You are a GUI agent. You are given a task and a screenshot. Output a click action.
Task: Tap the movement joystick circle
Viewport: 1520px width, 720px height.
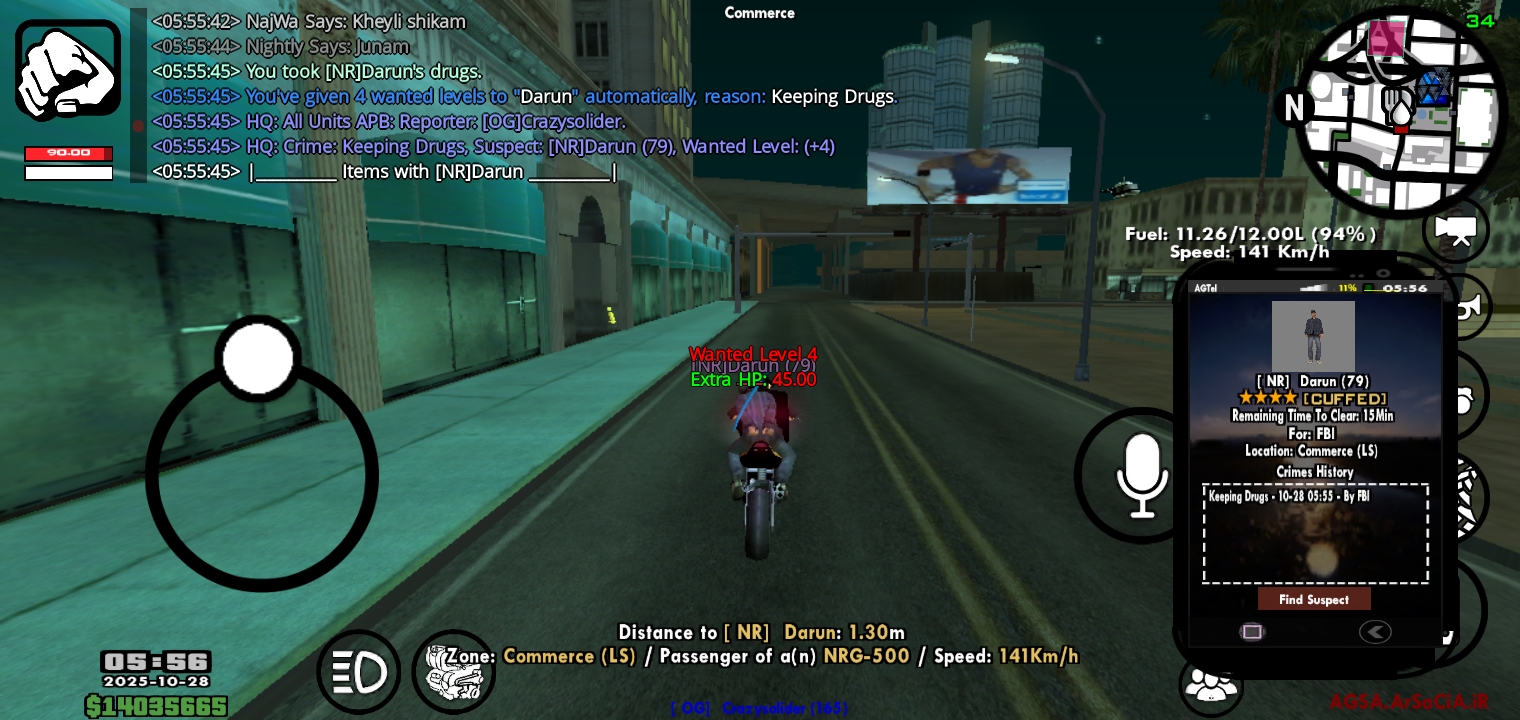click(260, 475)
